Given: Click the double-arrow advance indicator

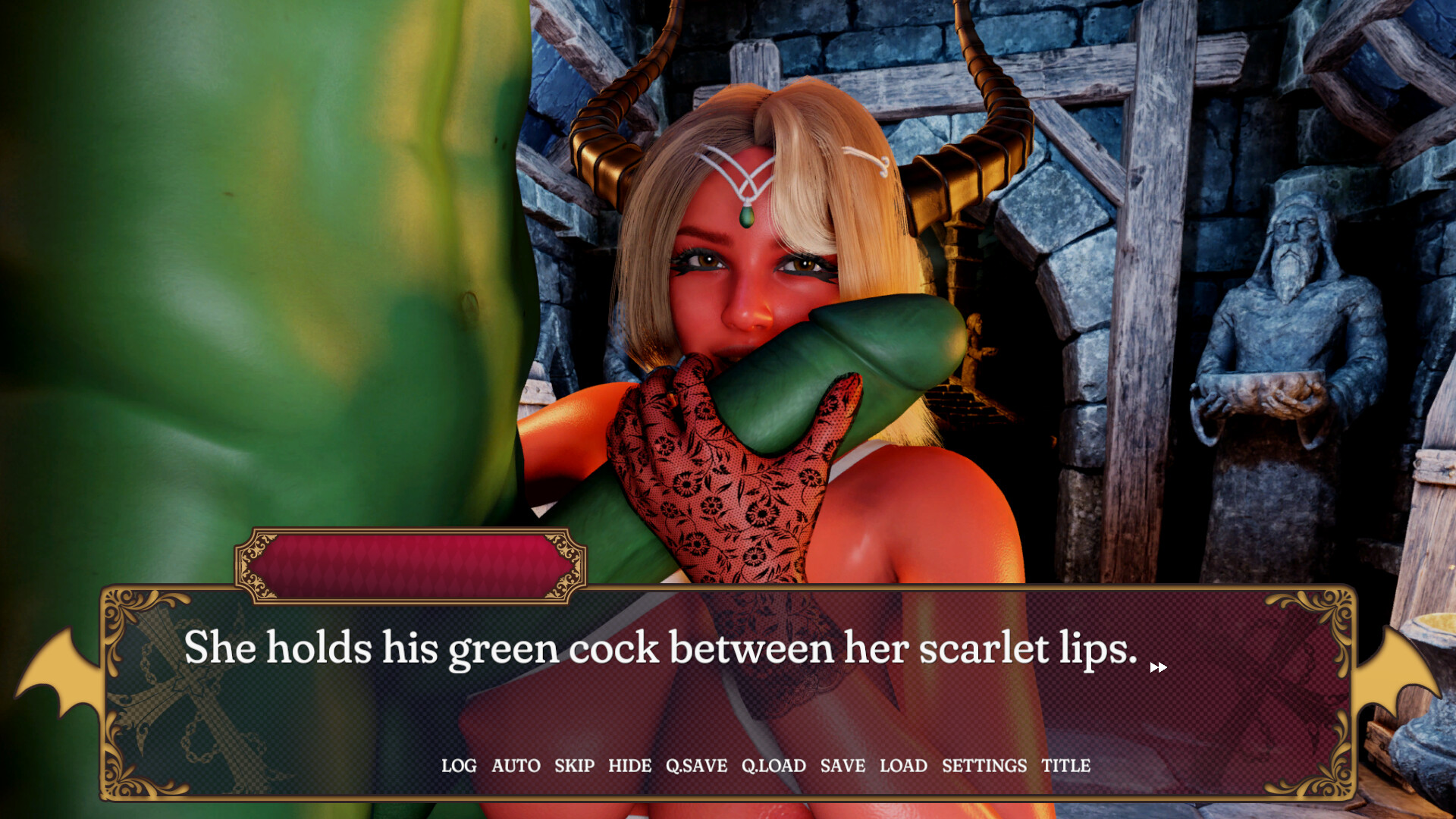Looking at the screenshot, I should point(1158,667).
